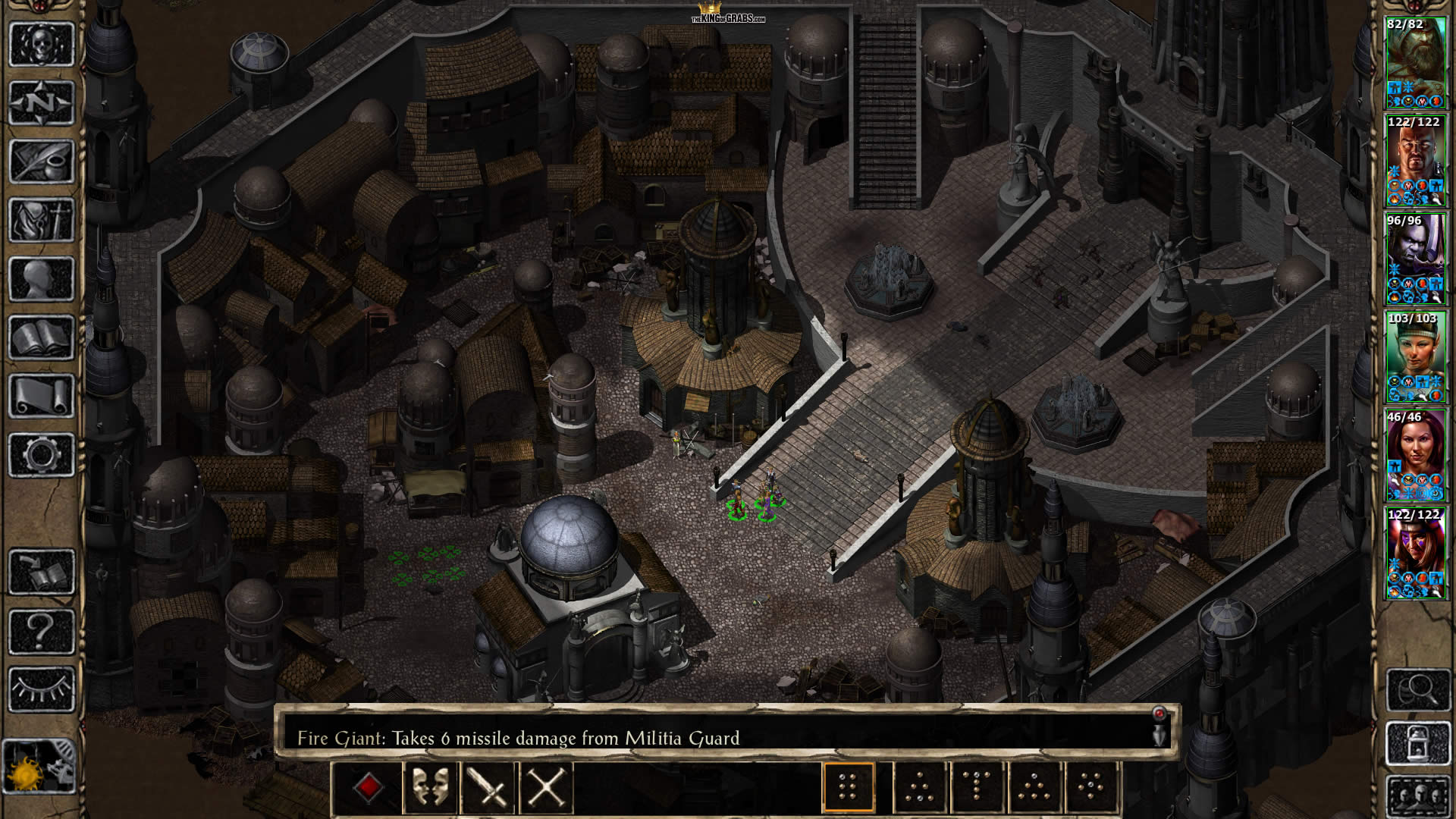
Task: Hide the interface with the closed-eye button
Action: [x=41, y=689]
